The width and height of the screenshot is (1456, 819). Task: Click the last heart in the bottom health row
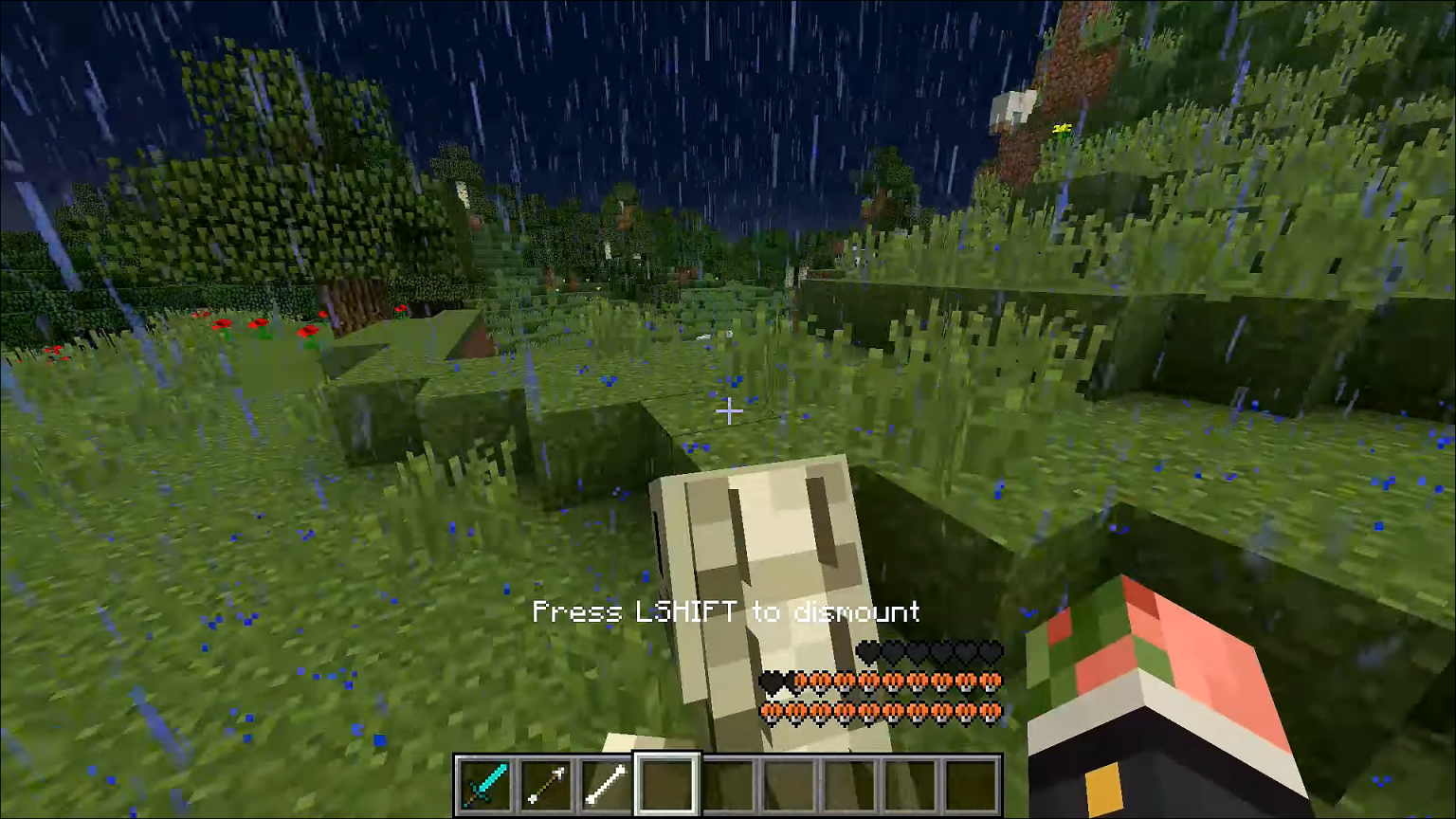click(x=992, y=711)
